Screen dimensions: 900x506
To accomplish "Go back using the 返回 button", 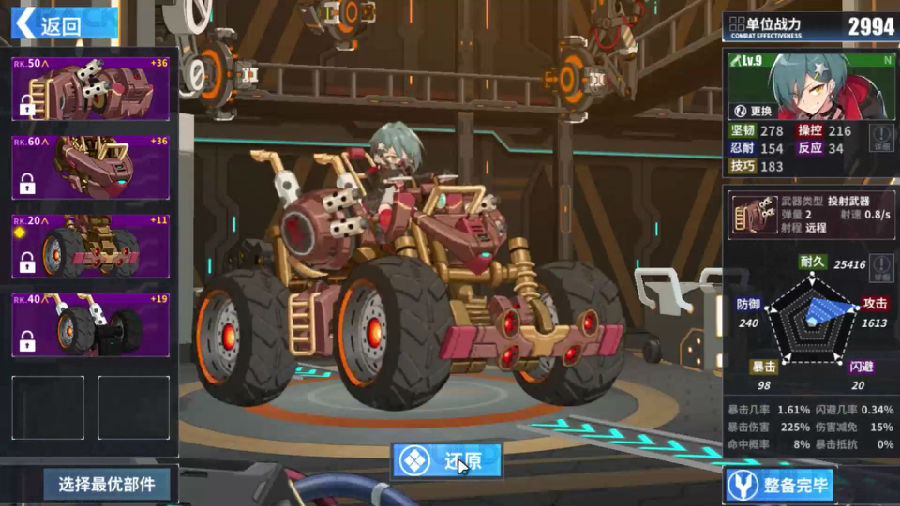I will coord(62,24).
